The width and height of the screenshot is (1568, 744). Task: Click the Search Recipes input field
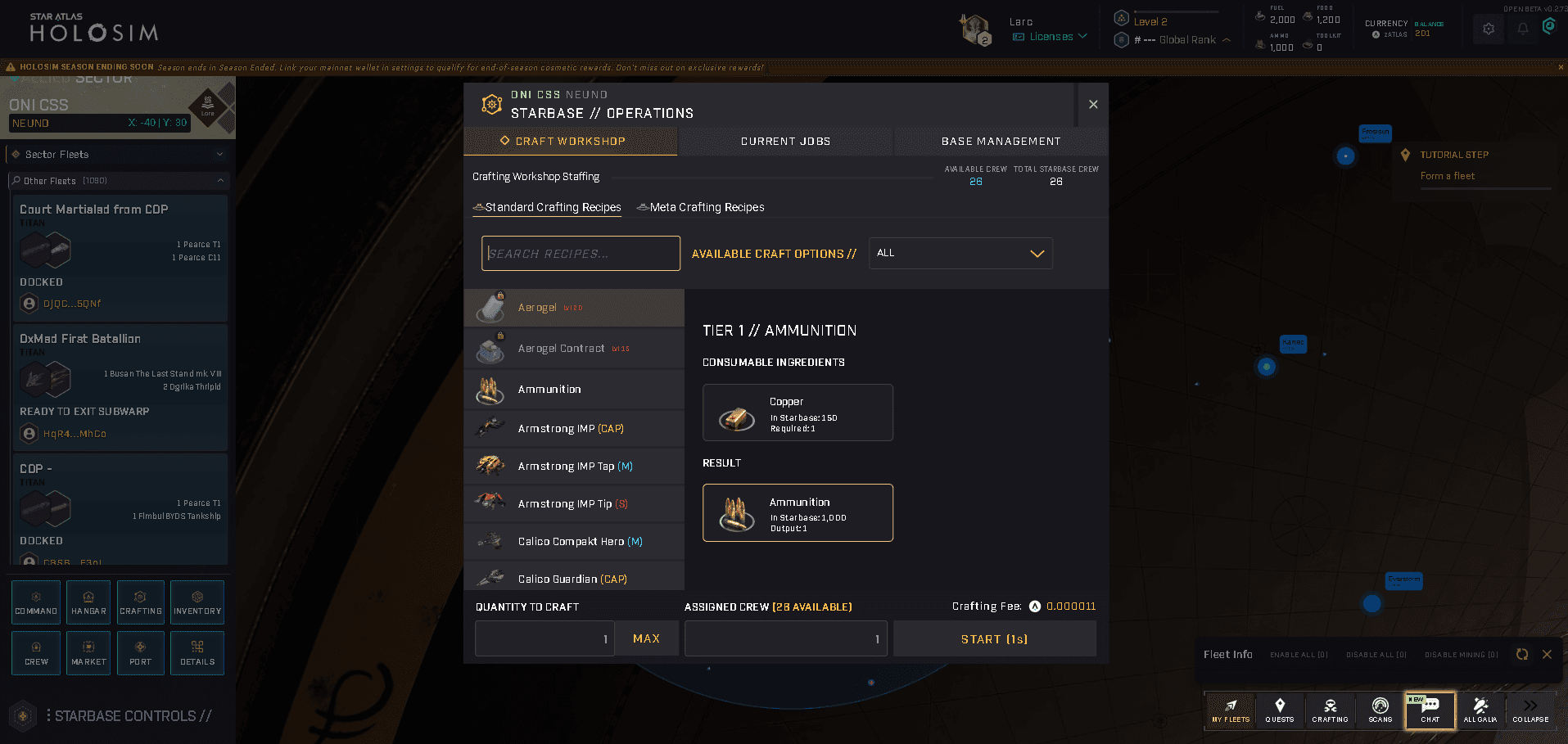point(580,253)
